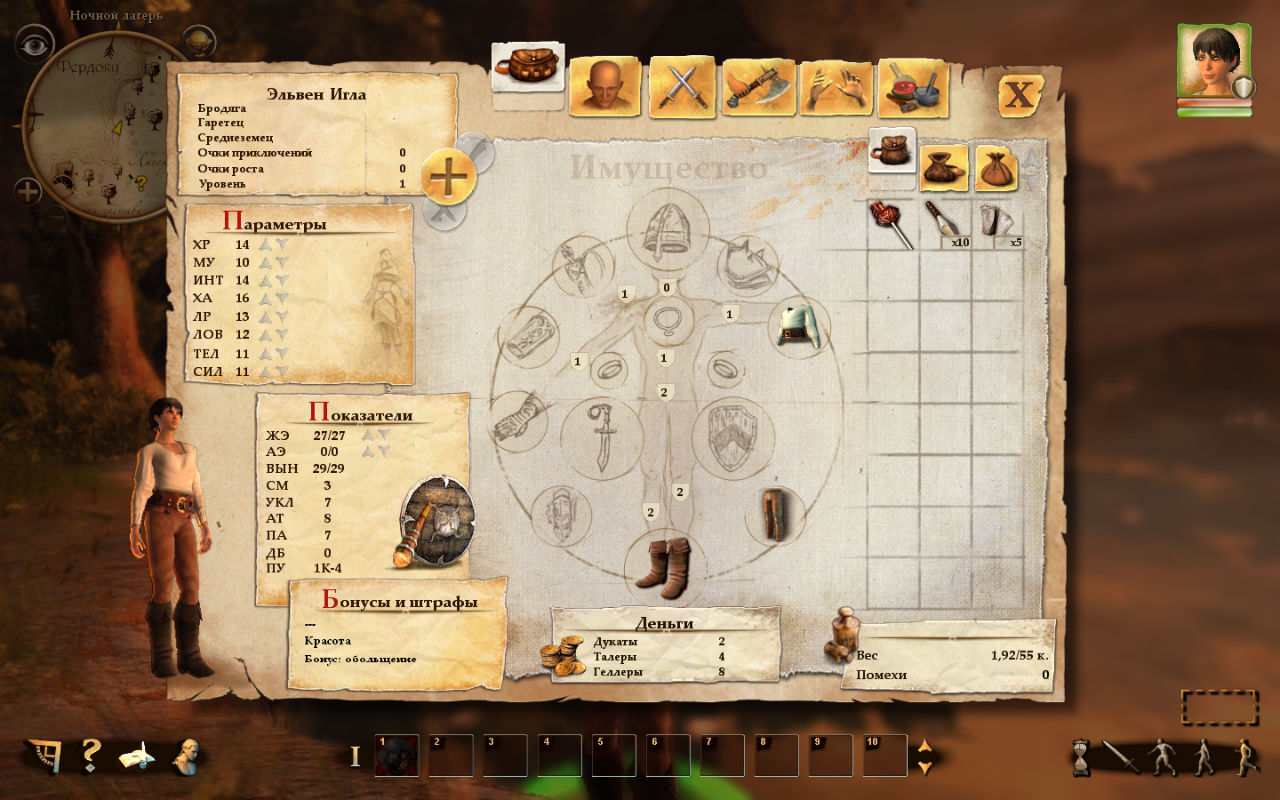Switch to the crossed swords combat tab
Image resolution: width=1280 pixels, height=800 pixels.
point(683,88)
